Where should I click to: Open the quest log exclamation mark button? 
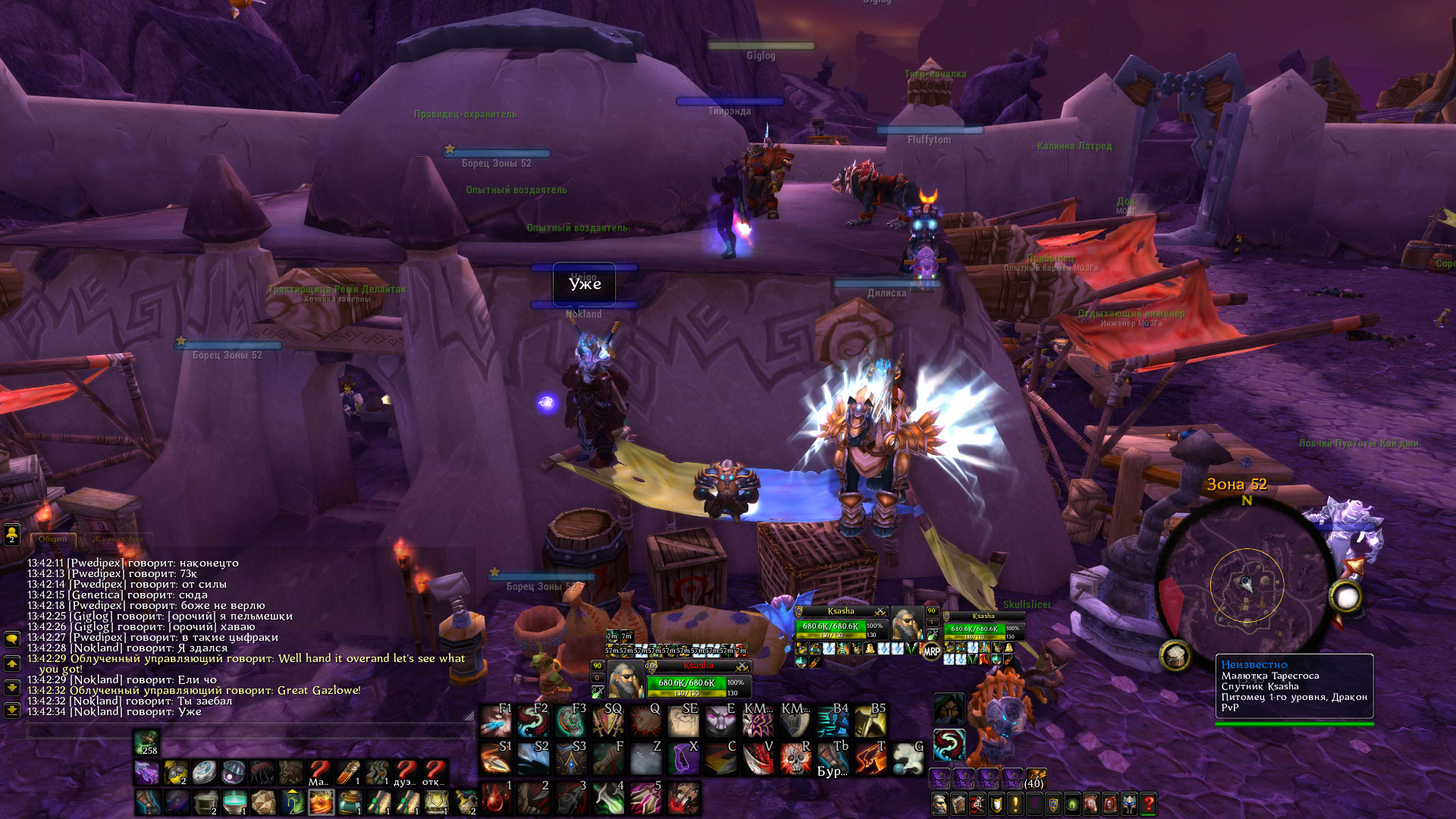click(x=1015, y=803)
